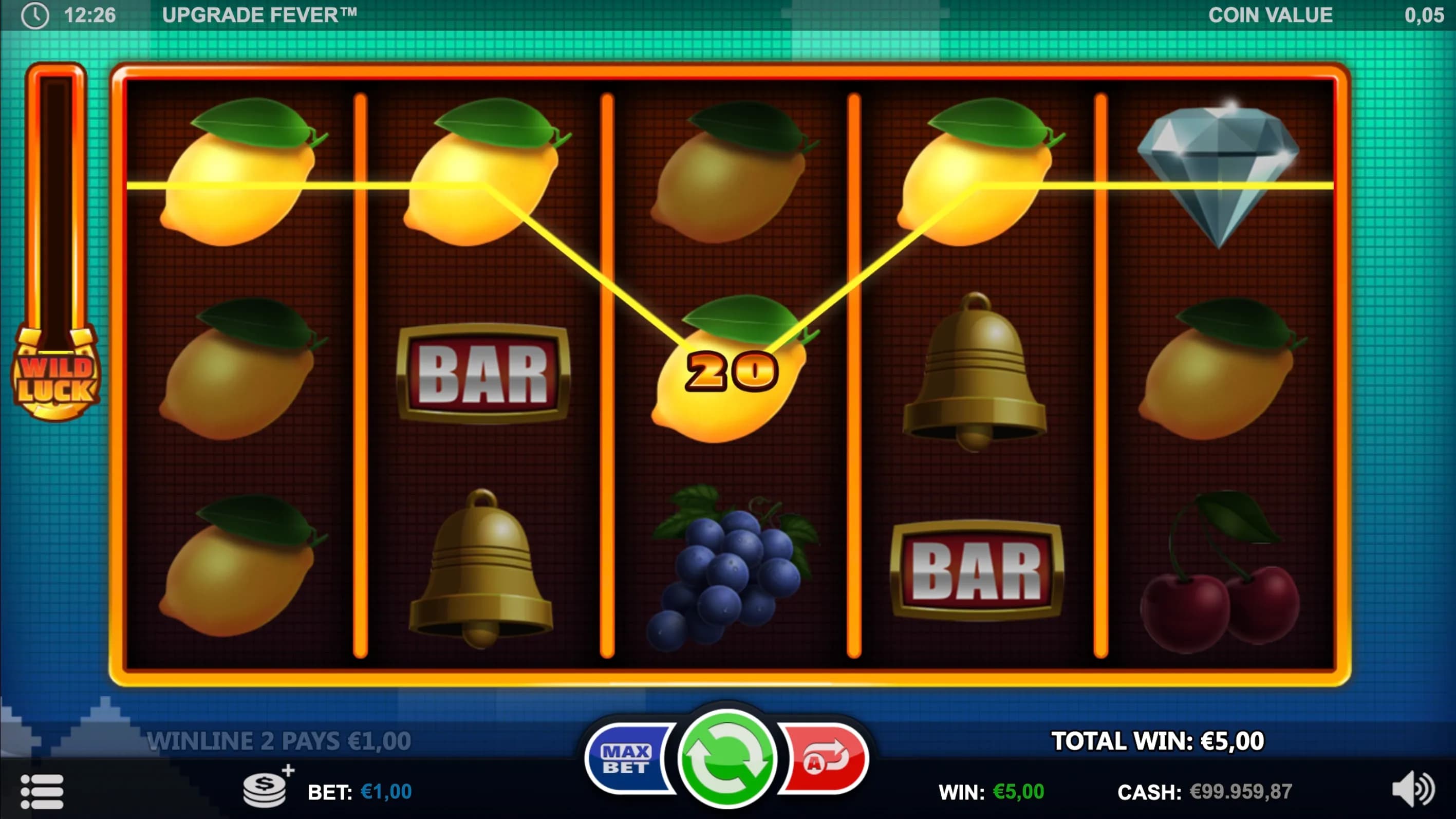The width and height of the screenshot is (1456, 819).
Task: Activate the red autoplay button
Action: (825, 759)
